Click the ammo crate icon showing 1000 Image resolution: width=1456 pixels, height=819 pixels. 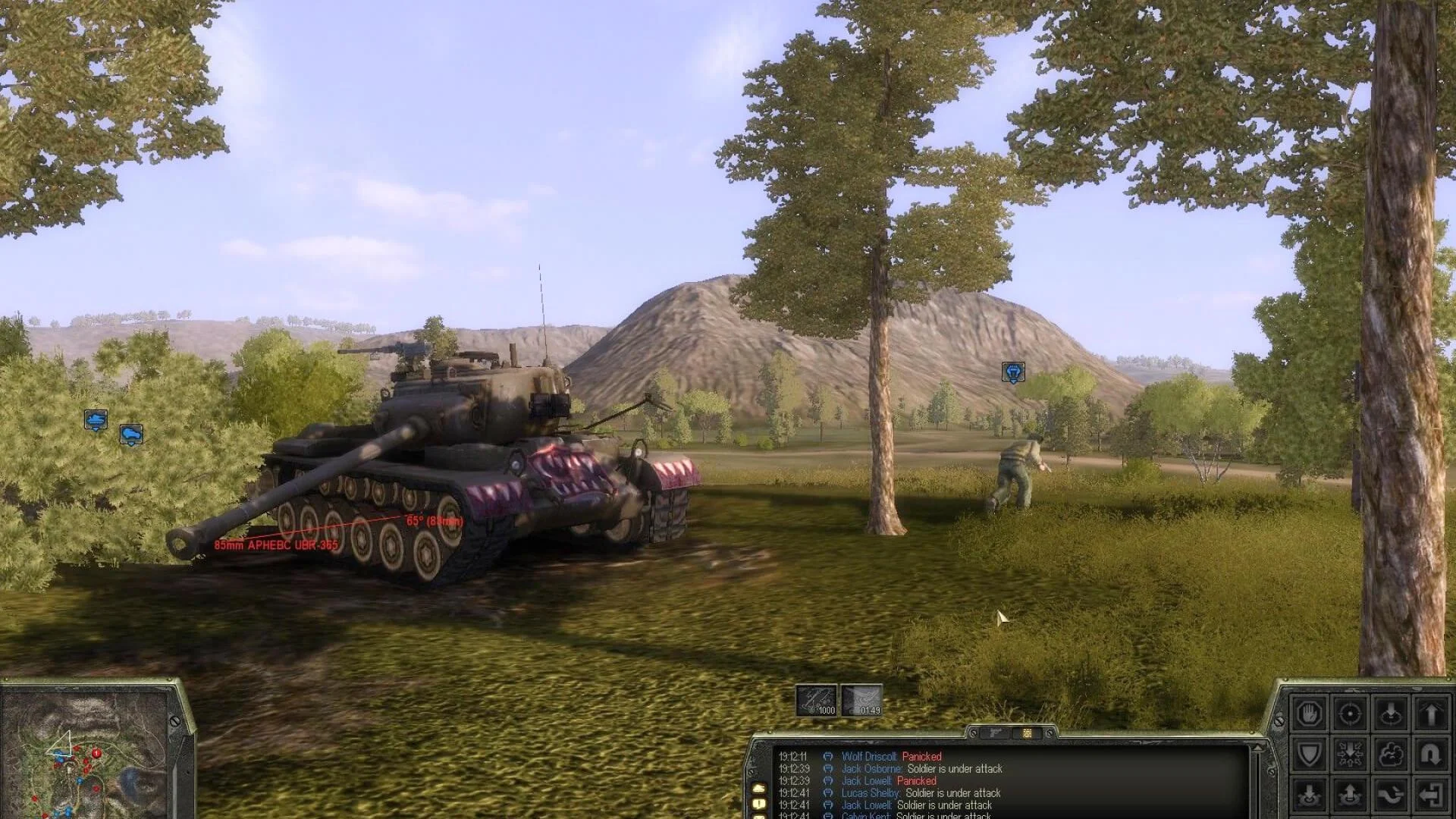(817, 701)
